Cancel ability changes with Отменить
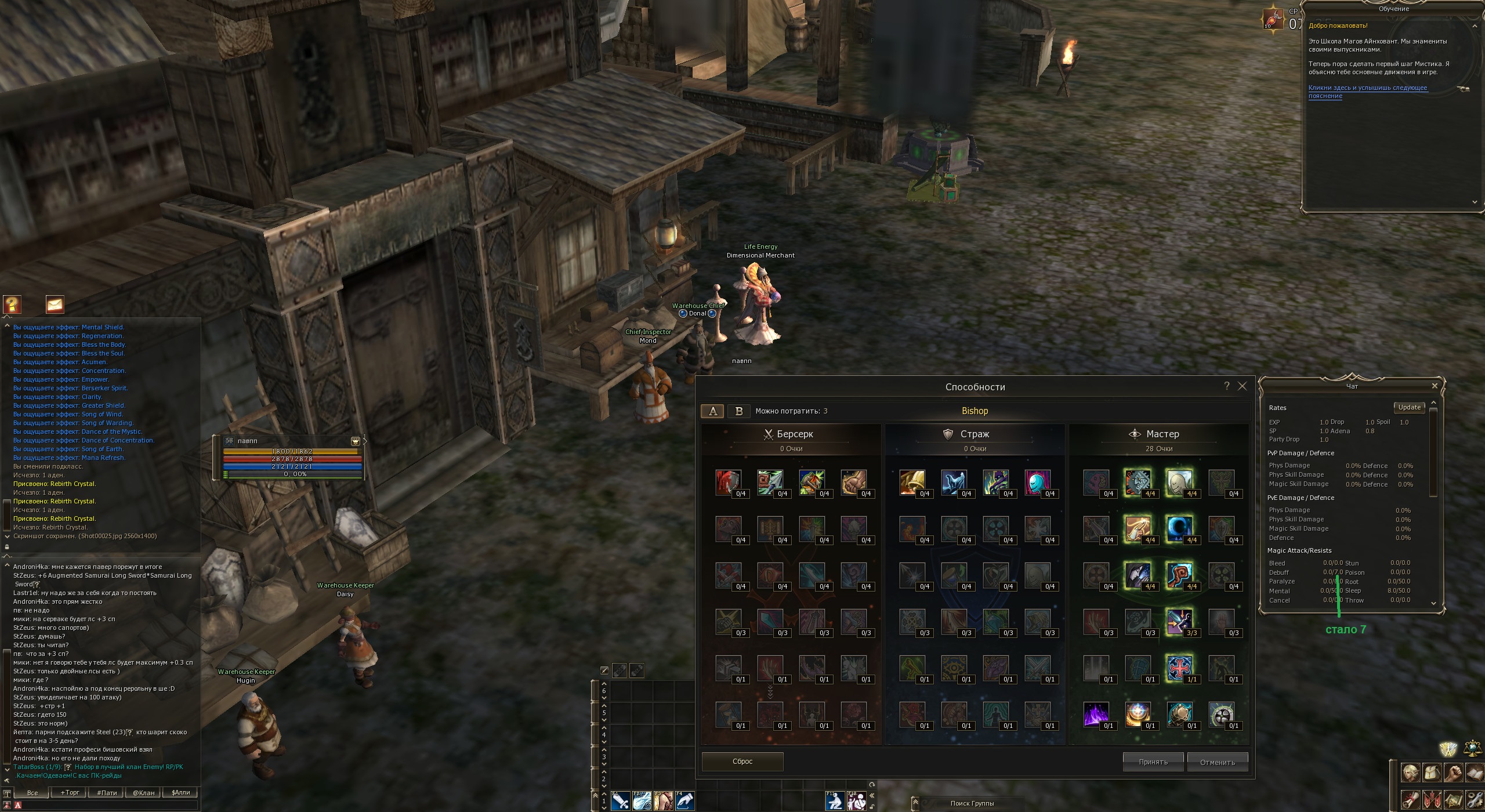Screen dimensions: 1485x812 point(1217,762)
